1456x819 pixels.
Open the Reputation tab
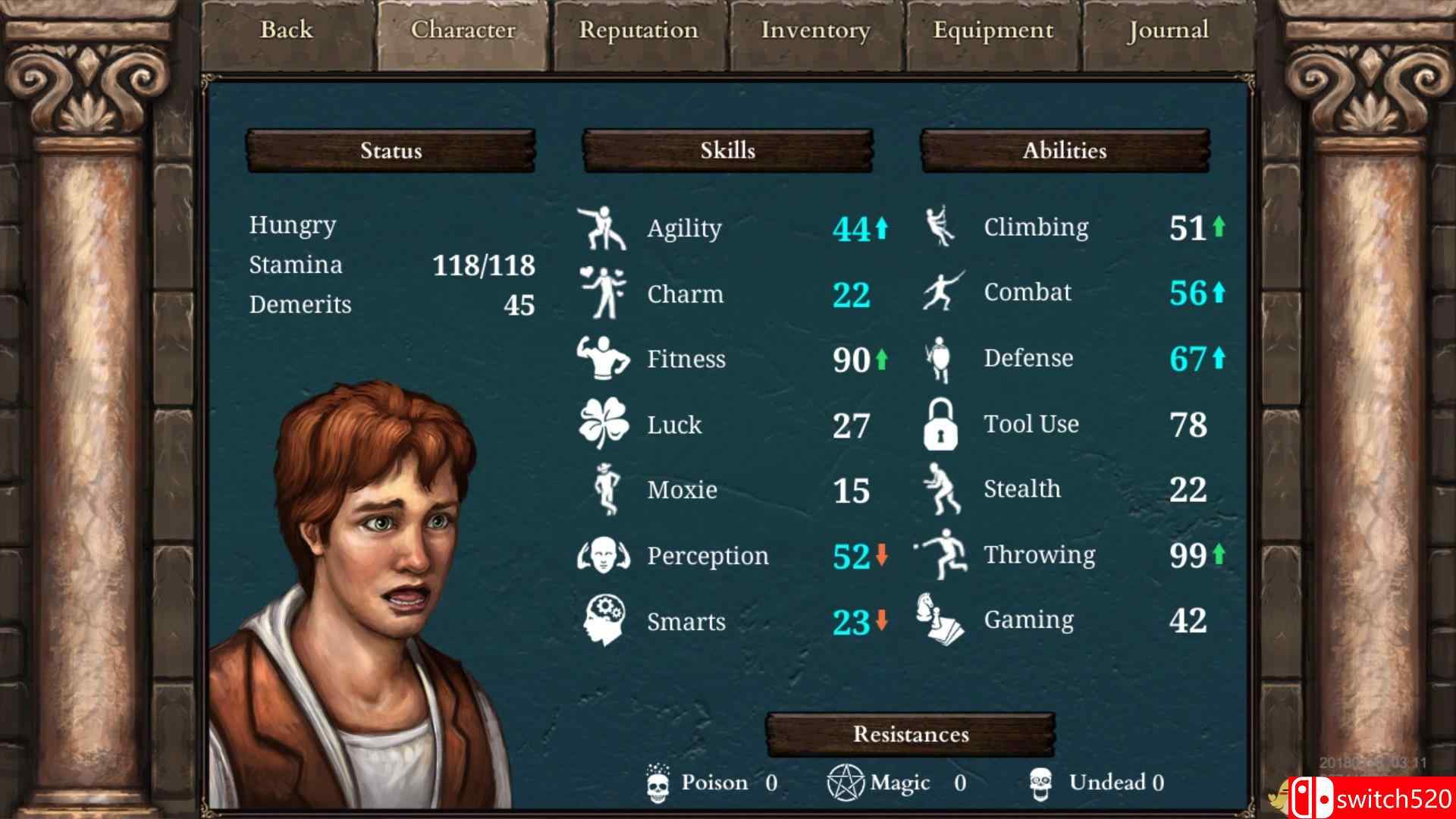[639, 30]
